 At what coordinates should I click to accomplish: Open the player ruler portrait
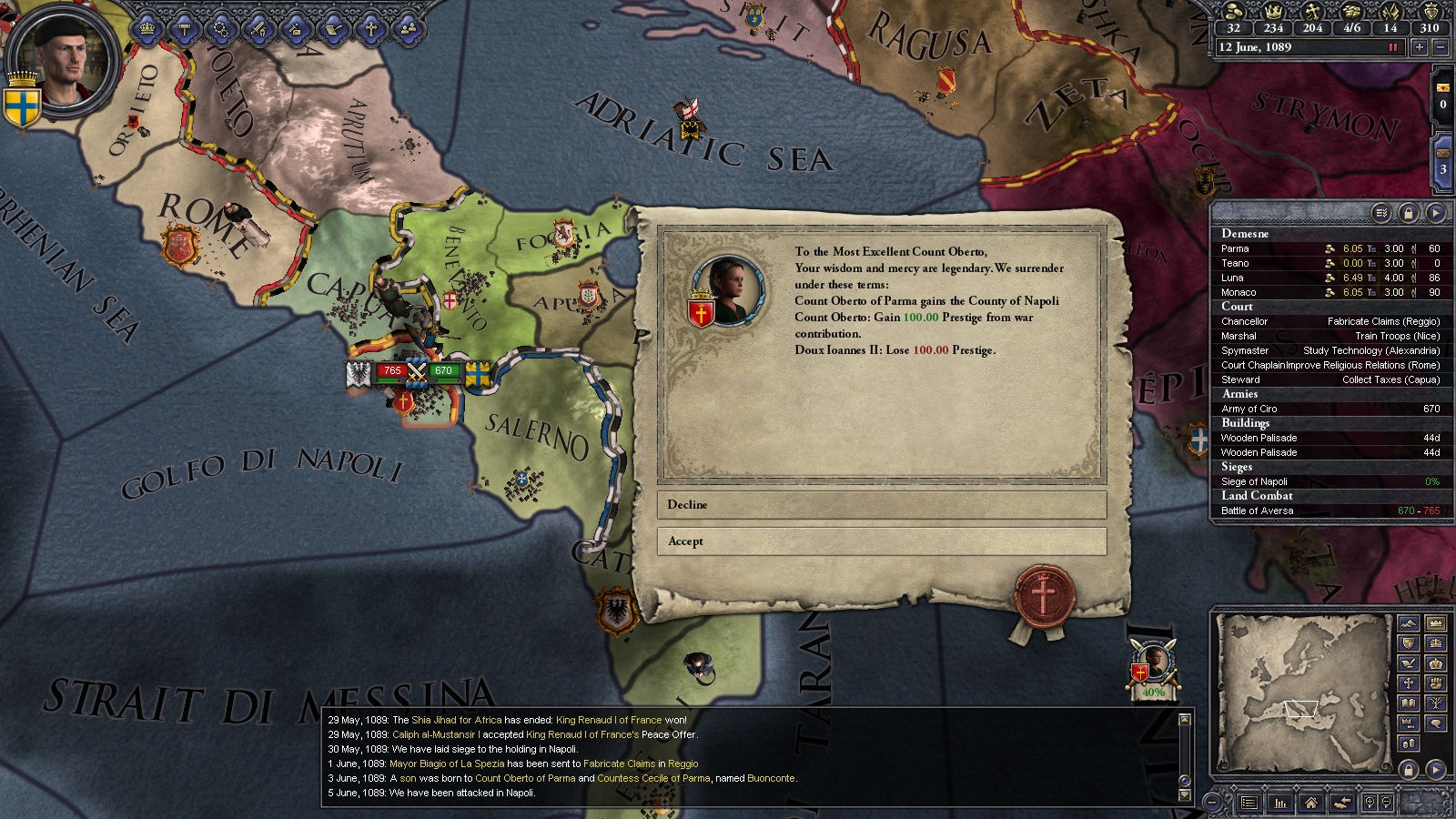[x=64, y=59]
